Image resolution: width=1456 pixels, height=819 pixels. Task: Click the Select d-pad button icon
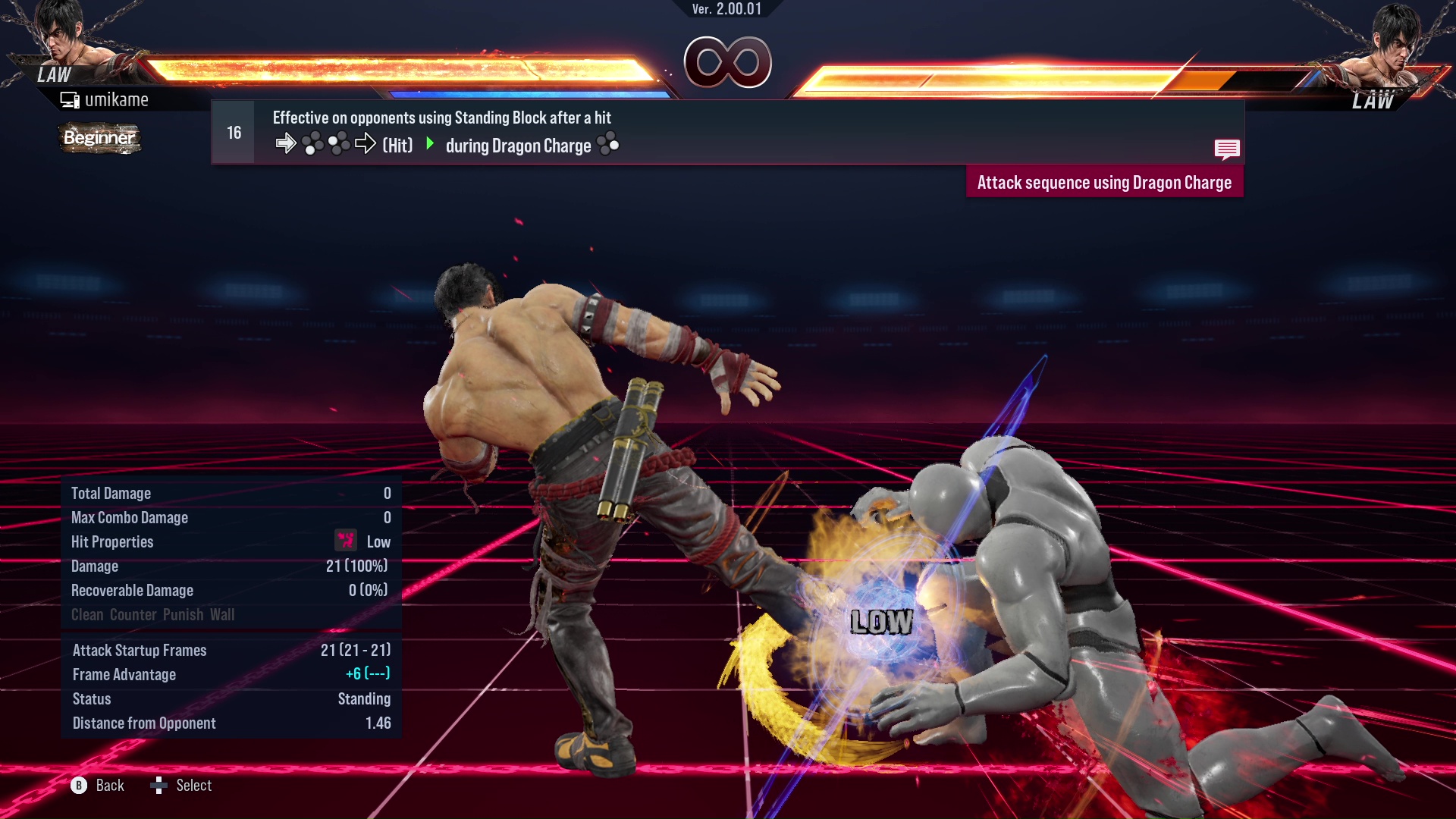[x=160, y=786]
